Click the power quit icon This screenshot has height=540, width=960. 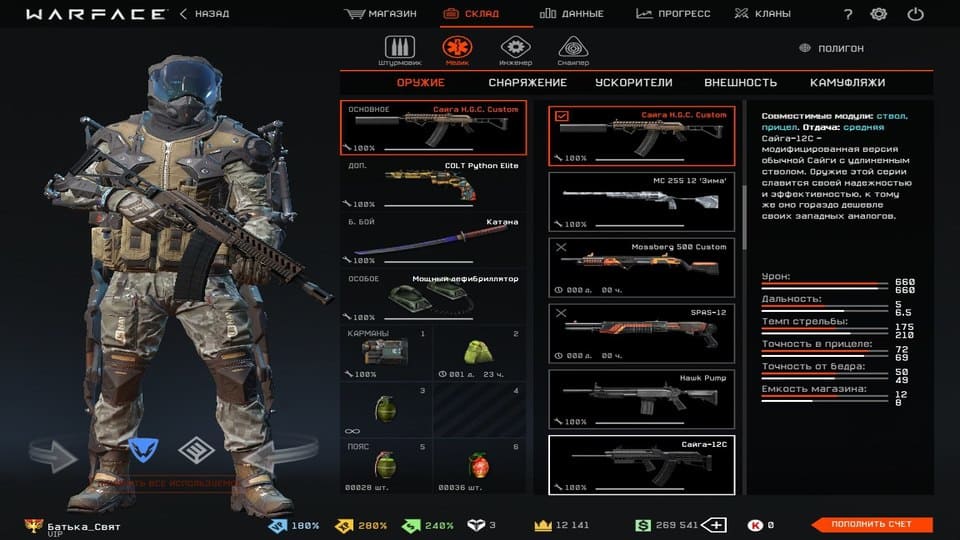pyautogui.click(x=915, y=14)
